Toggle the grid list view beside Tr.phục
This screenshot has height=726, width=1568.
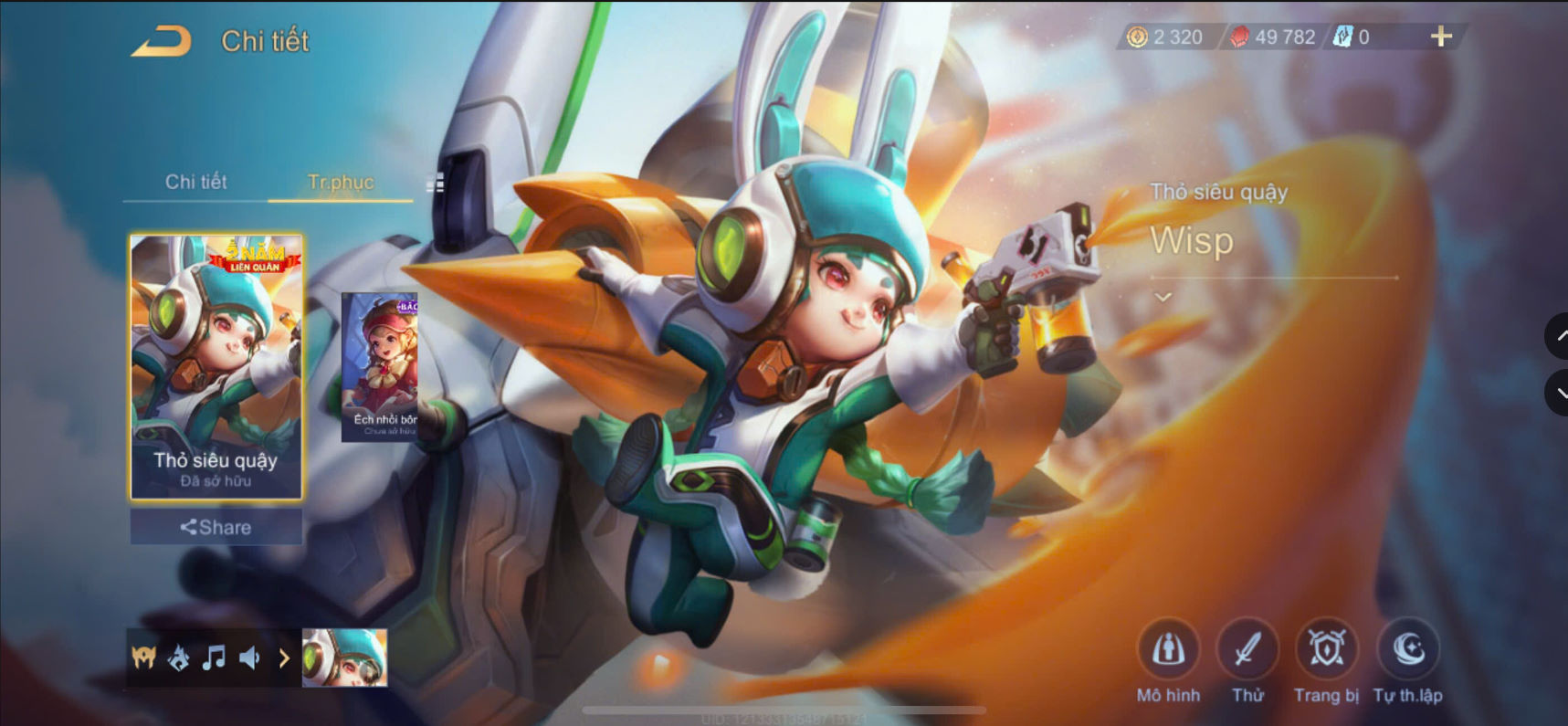point(436,183)
